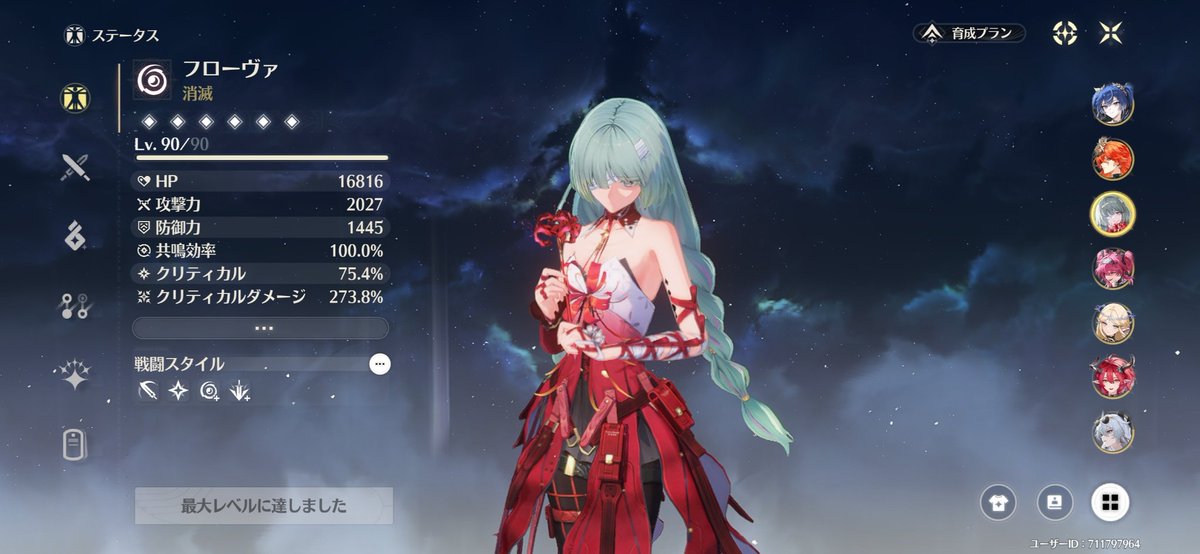Switch to the orange-haired character portrait

1112,159
